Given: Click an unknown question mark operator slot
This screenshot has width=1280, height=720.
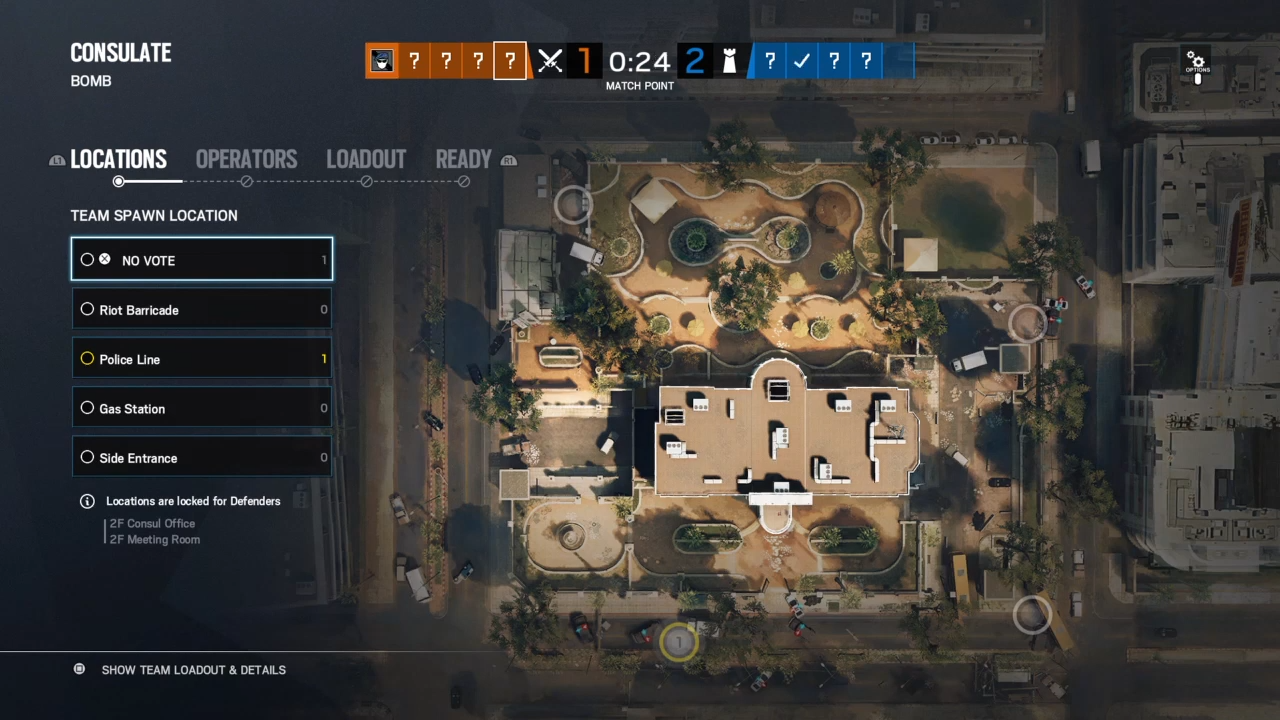Looking at the screenshot, I should [446, 61].
